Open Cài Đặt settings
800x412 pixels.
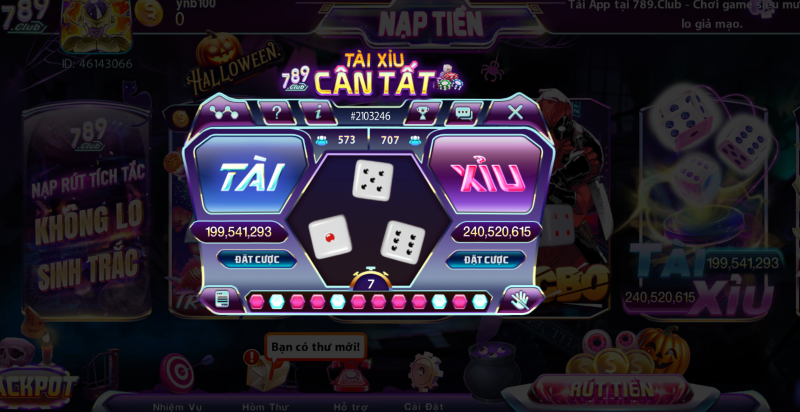tap(425, 377)
